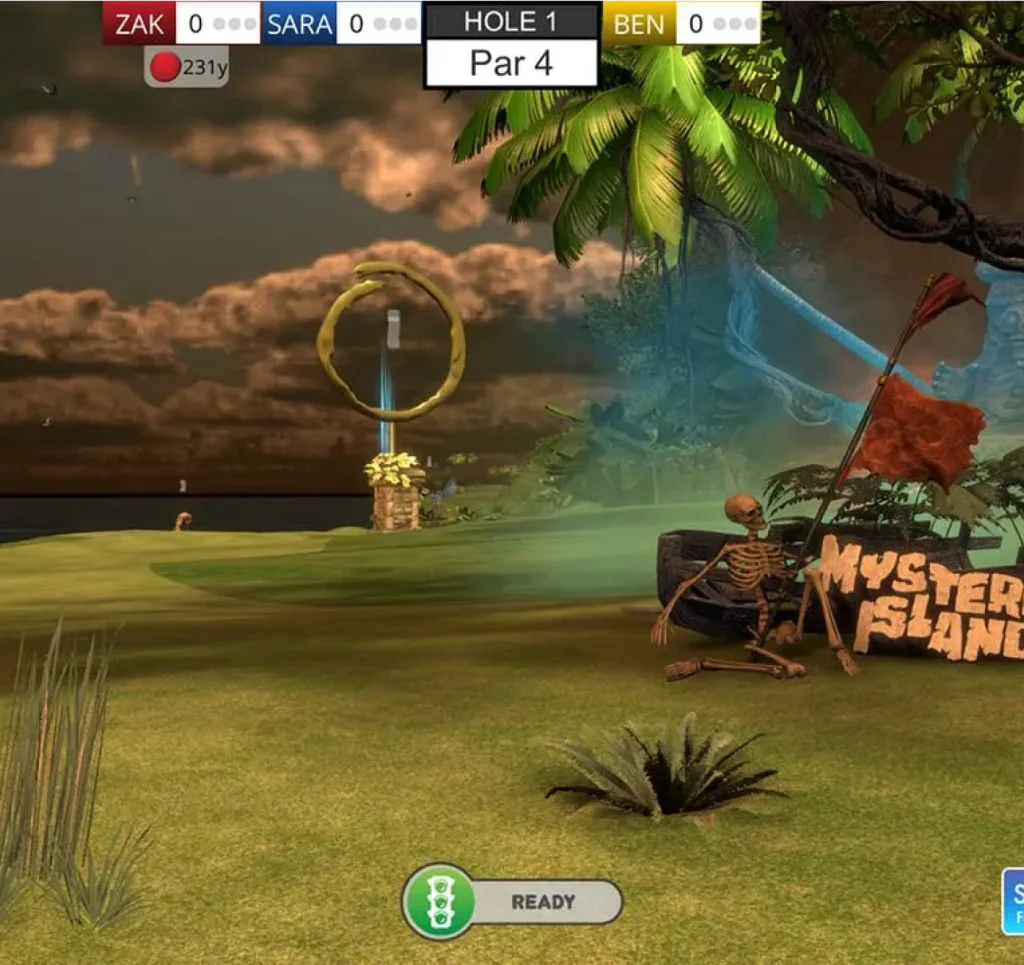Click the red ball 231y distance marker
The height and width of the screenshot is (965, 1024).
point(186,67)
